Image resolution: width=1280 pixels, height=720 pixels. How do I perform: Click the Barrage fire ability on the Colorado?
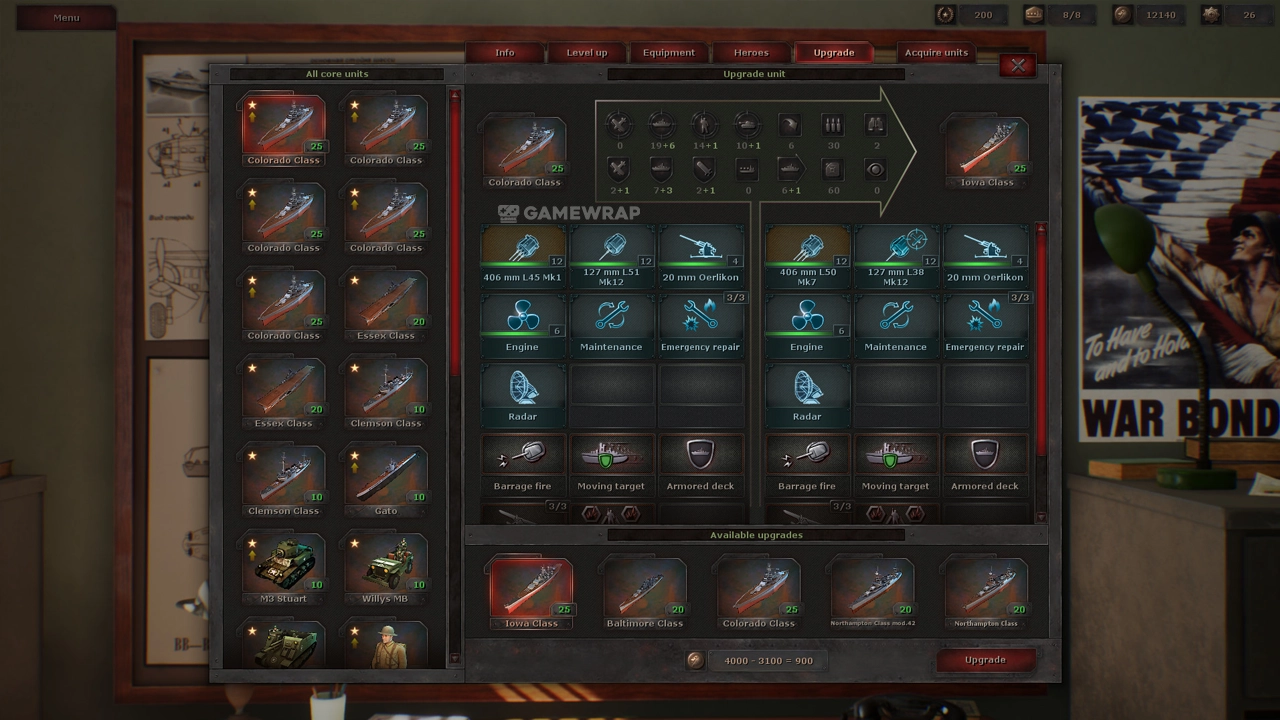(523, 464)
